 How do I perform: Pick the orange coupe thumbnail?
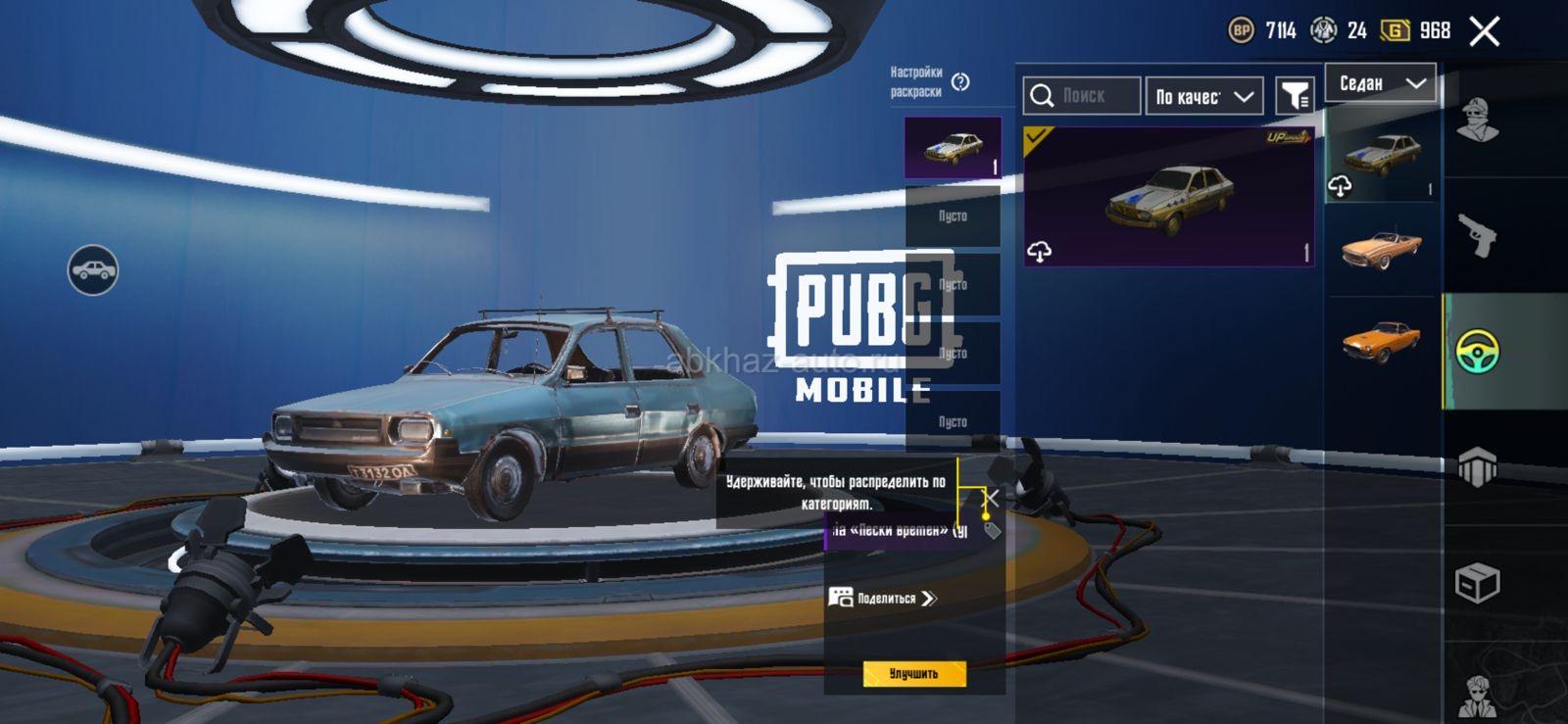[x=1381, y=341]
